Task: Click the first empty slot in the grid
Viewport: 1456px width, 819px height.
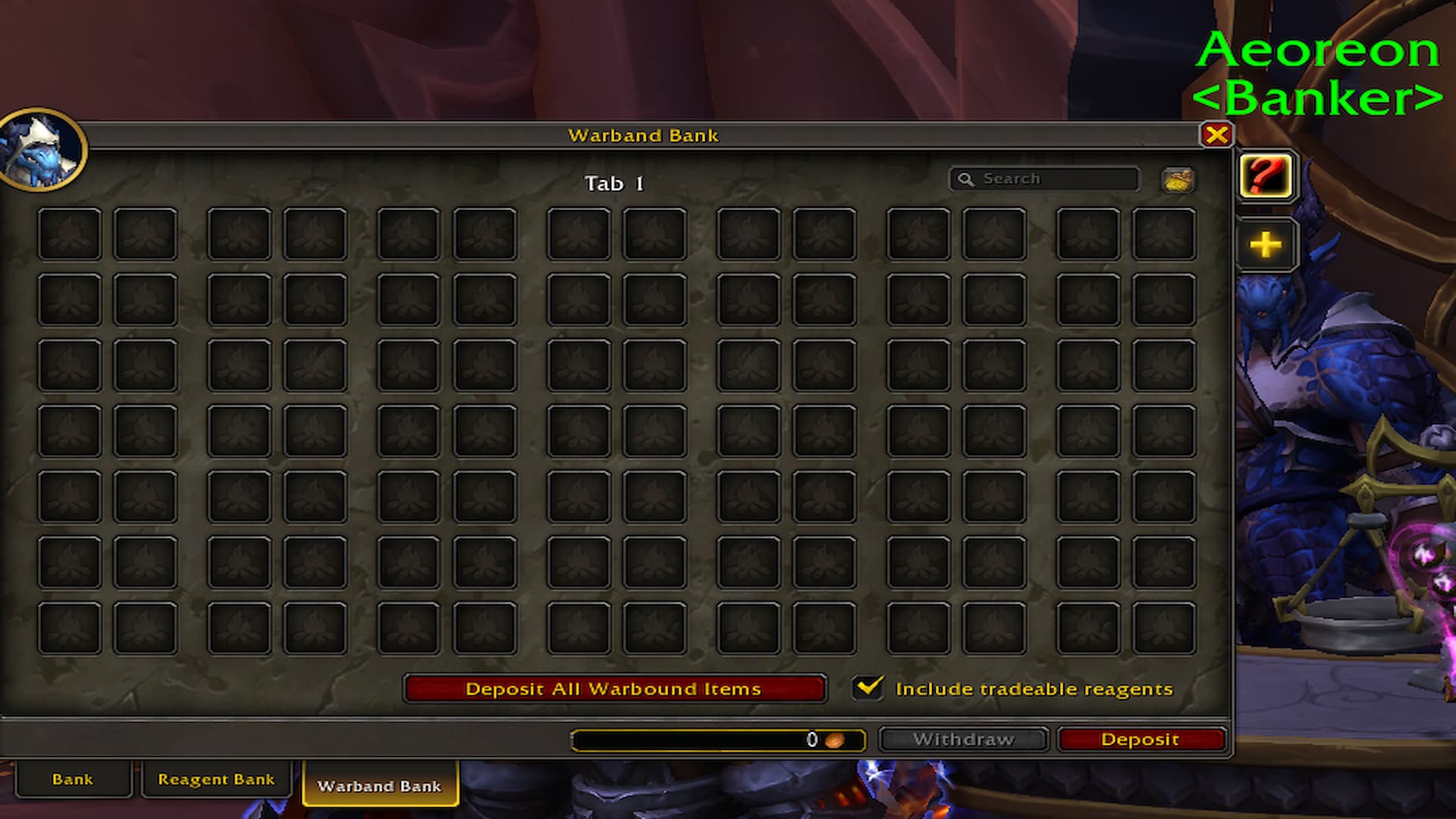Action: (x=71, y=234)
